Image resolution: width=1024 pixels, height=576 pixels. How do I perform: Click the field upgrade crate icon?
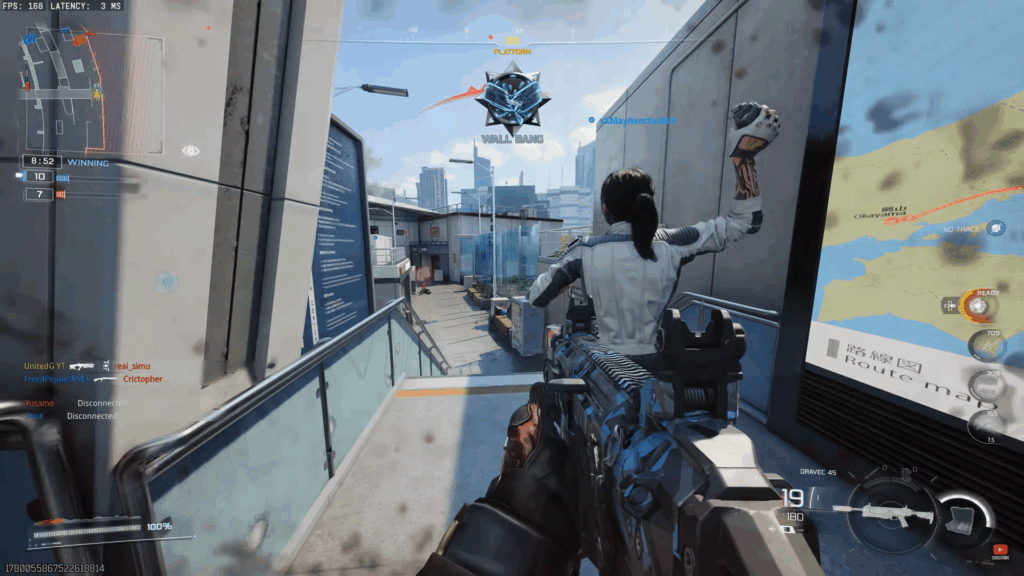(962, 513)
